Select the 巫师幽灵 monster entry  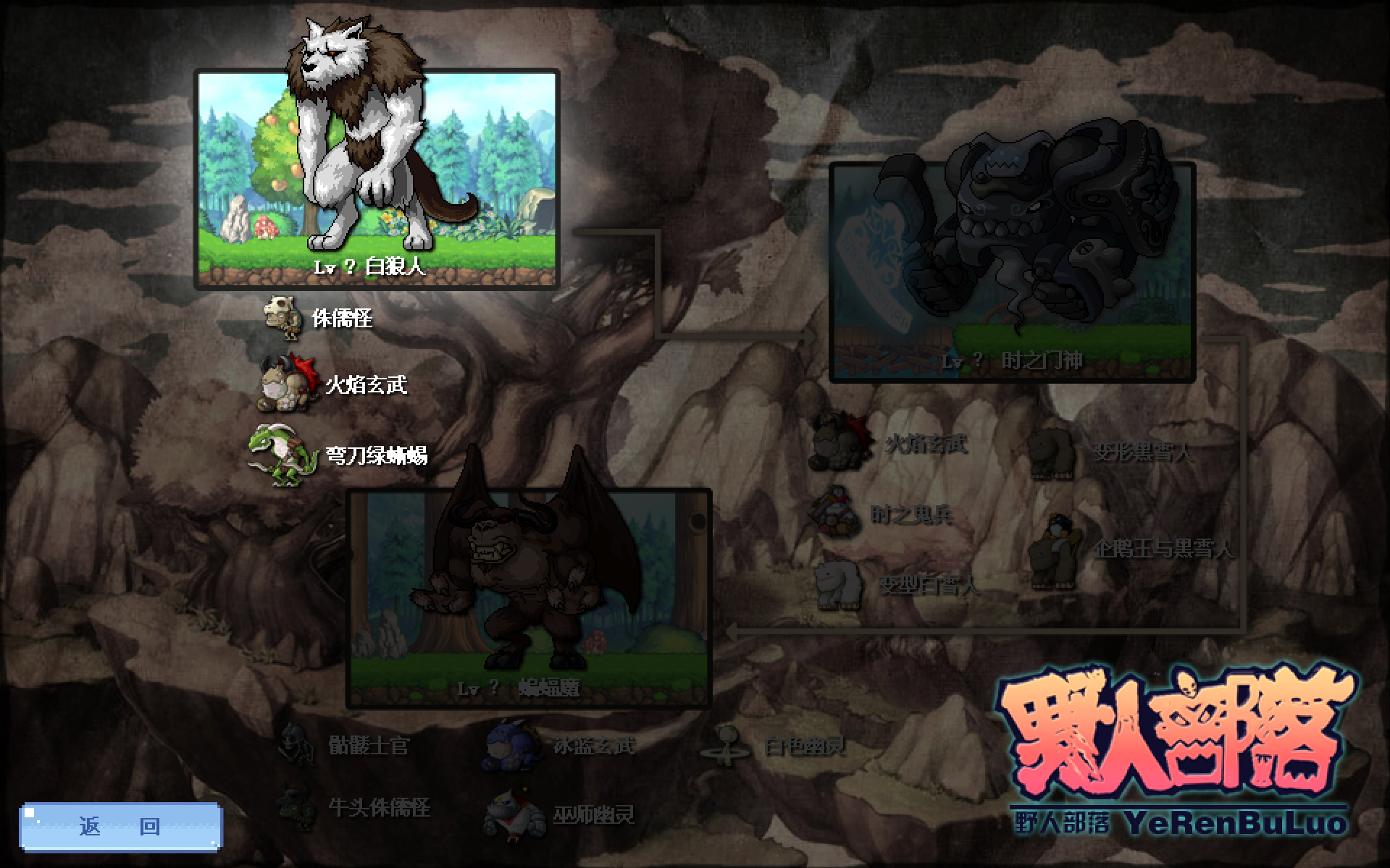(x=561, y=815)
